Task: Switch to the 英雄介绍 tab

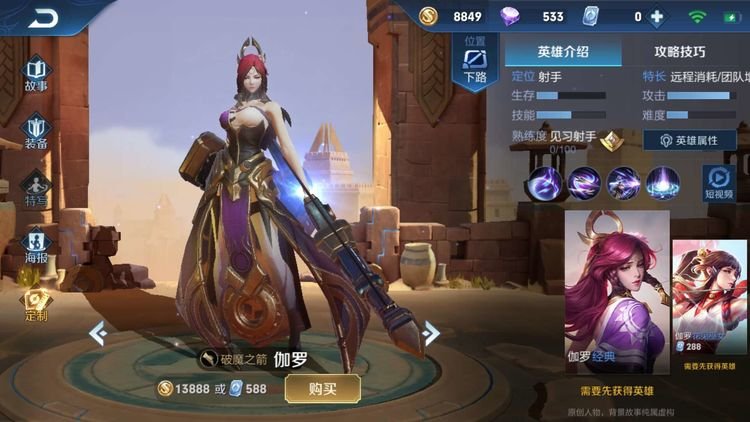Action: pos(563,51)
